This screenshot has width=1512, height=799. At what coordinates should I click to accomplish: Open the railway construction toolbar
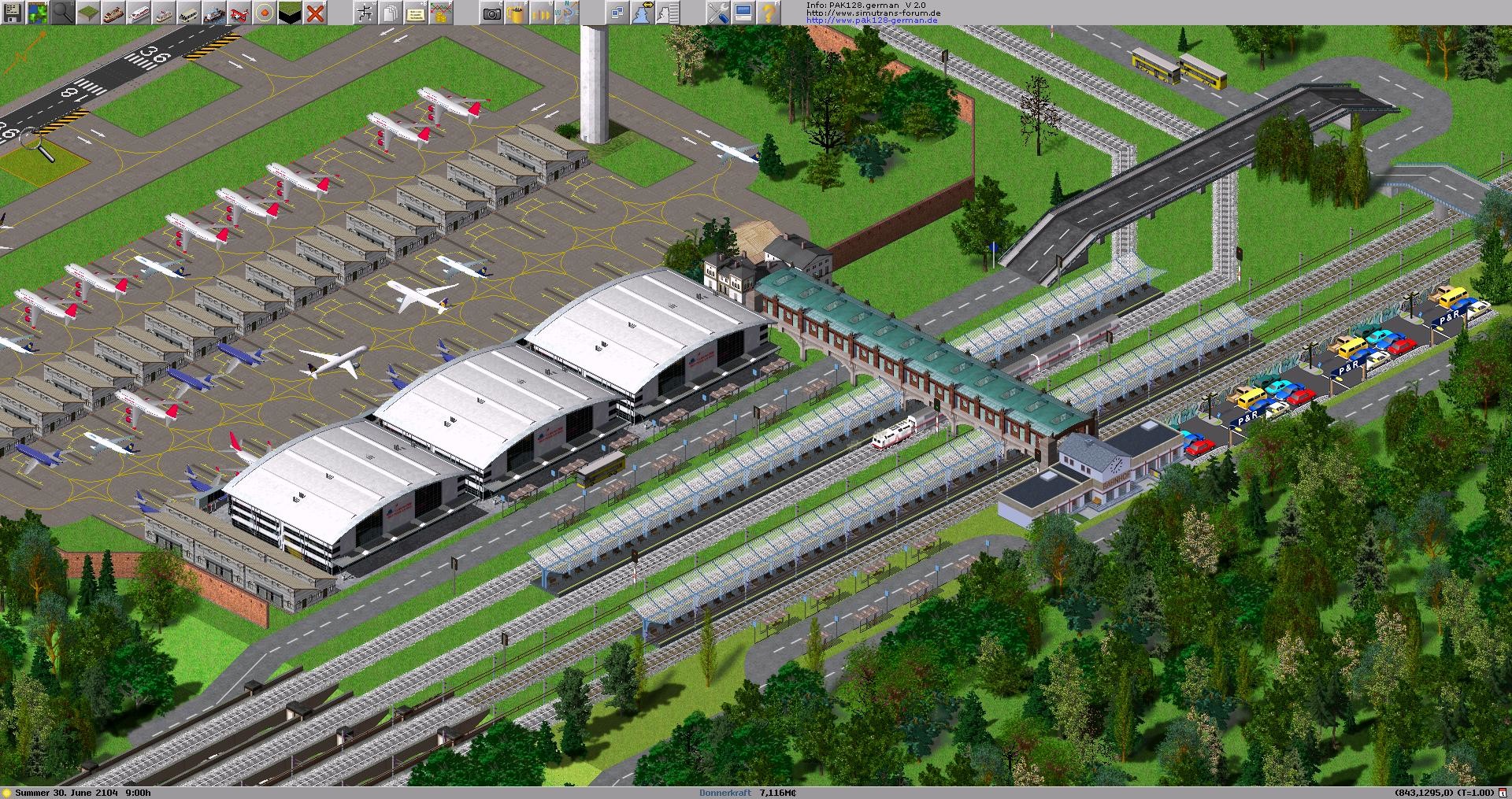pyautogui.click(x=114, y=11)
